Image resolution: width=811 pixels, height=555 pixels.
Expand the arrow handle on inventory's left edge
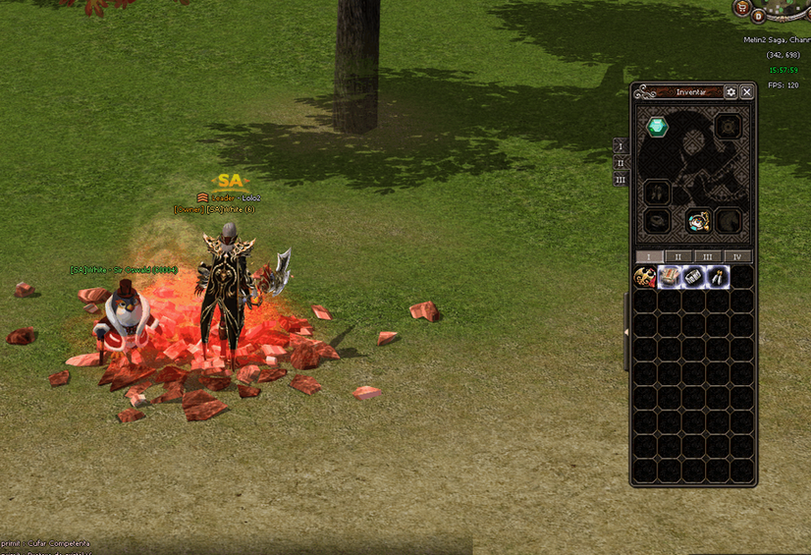tap(626, 330)
